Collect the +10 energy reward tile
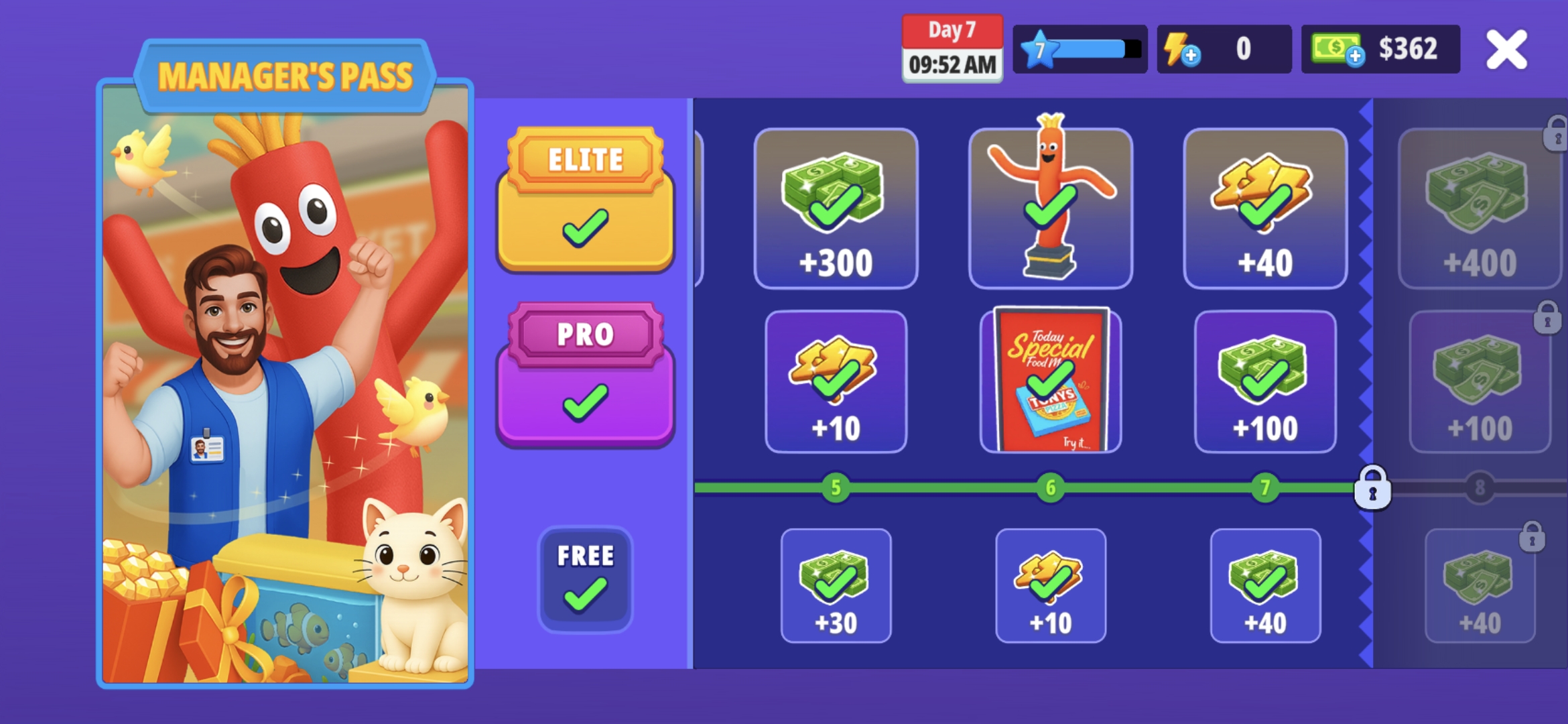This screenshot has width=1568, height=724. click(835, 382)
